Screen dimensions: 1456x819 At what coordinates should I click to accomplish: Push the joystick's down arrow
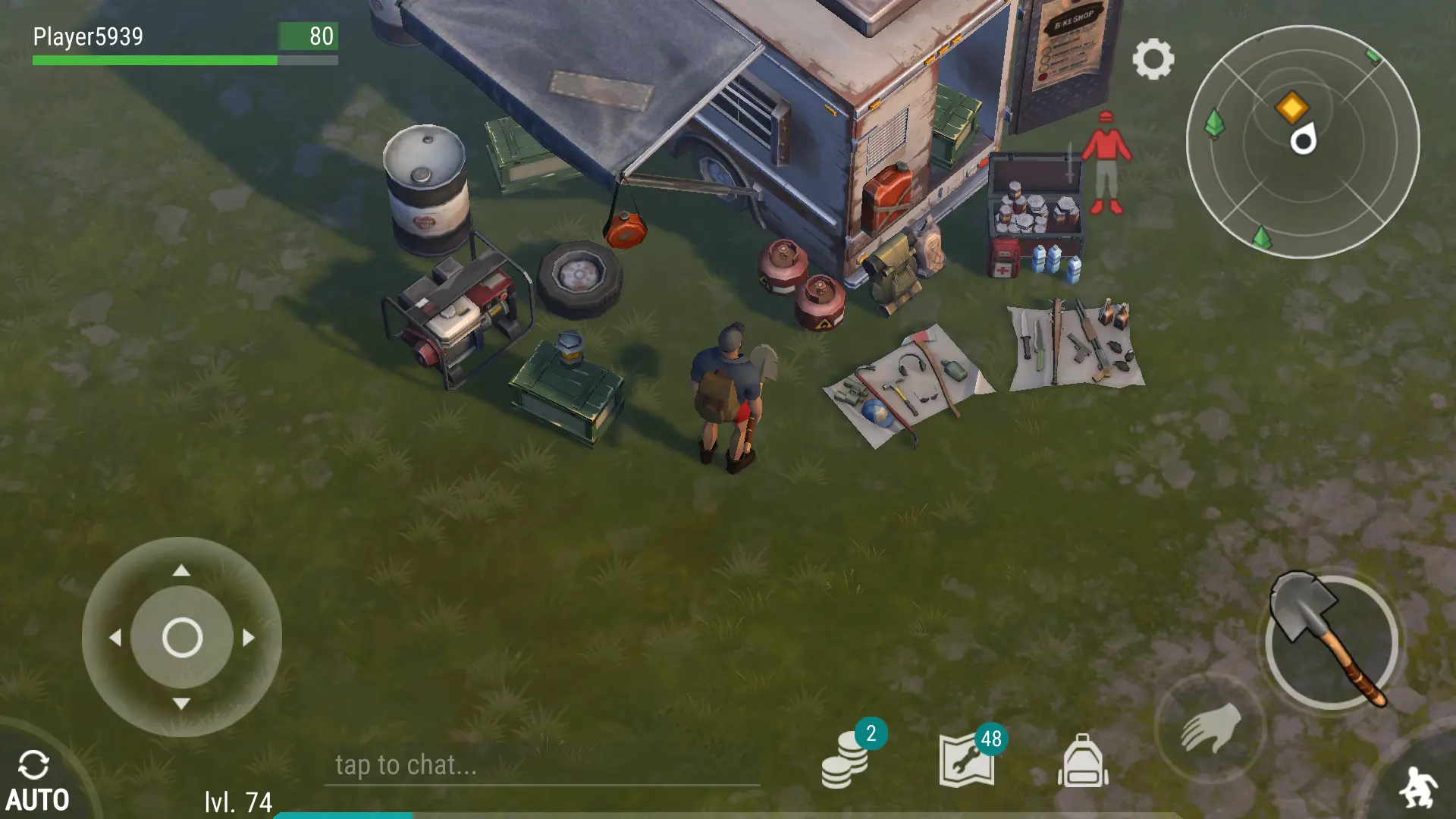181,704
